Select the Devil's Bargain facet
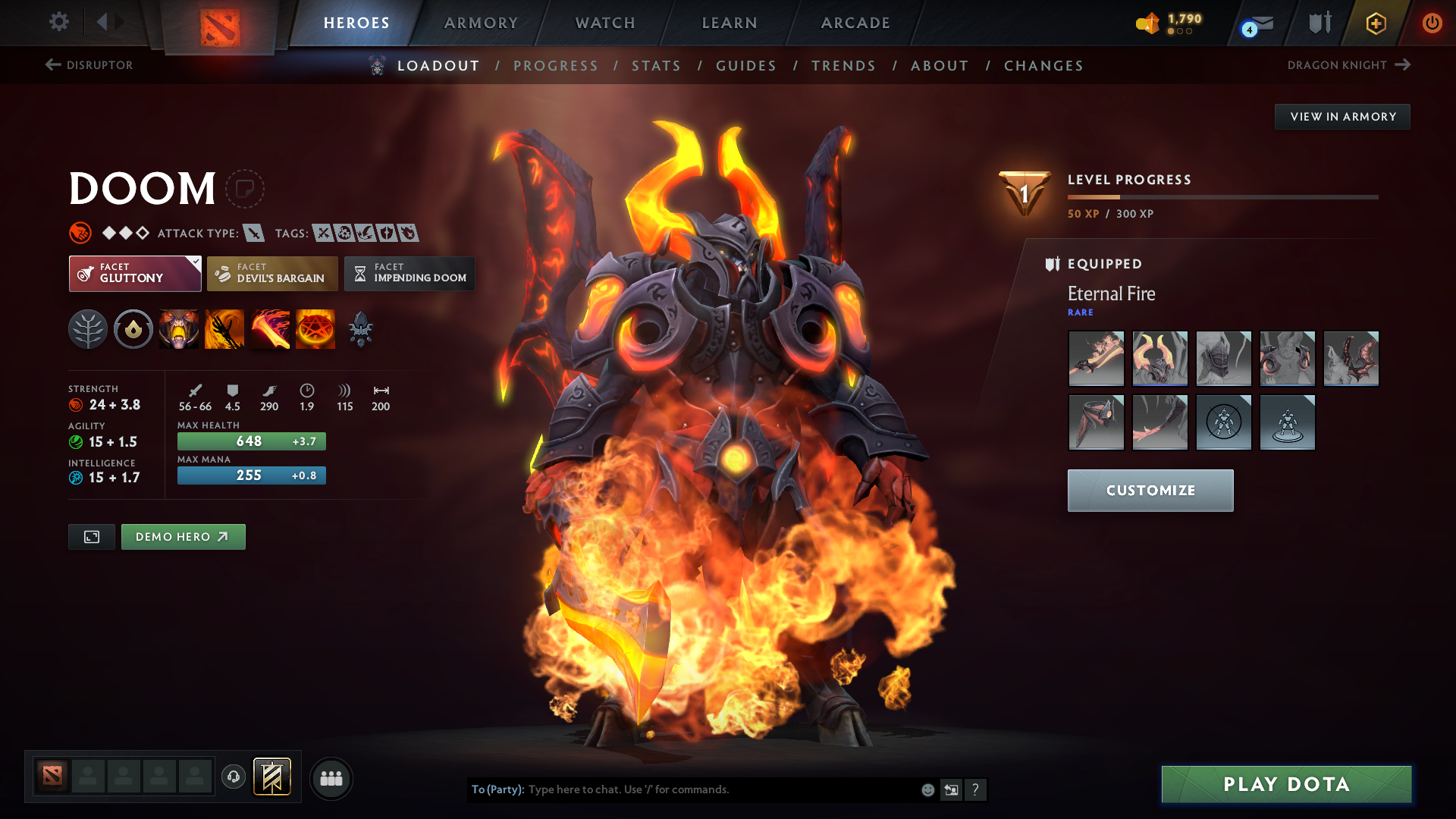 271,274
